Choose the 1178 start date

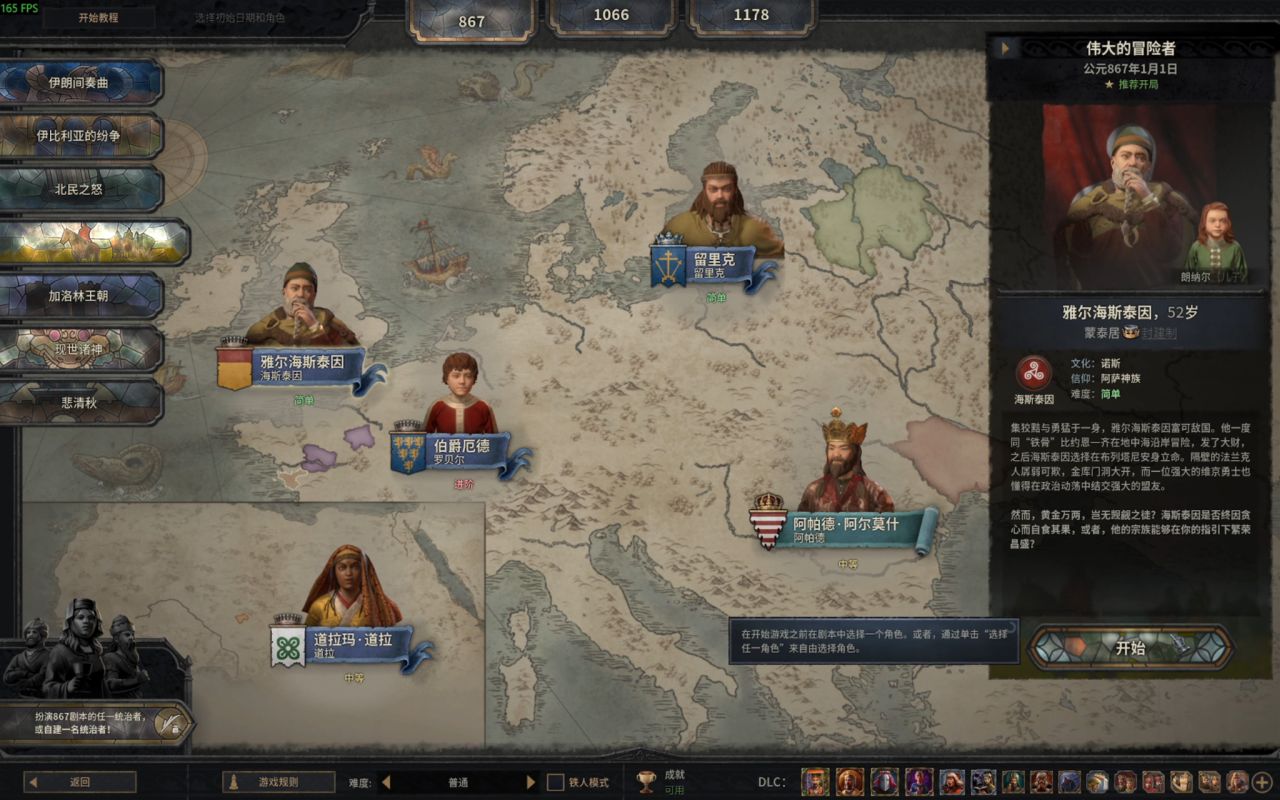[751, 15]
